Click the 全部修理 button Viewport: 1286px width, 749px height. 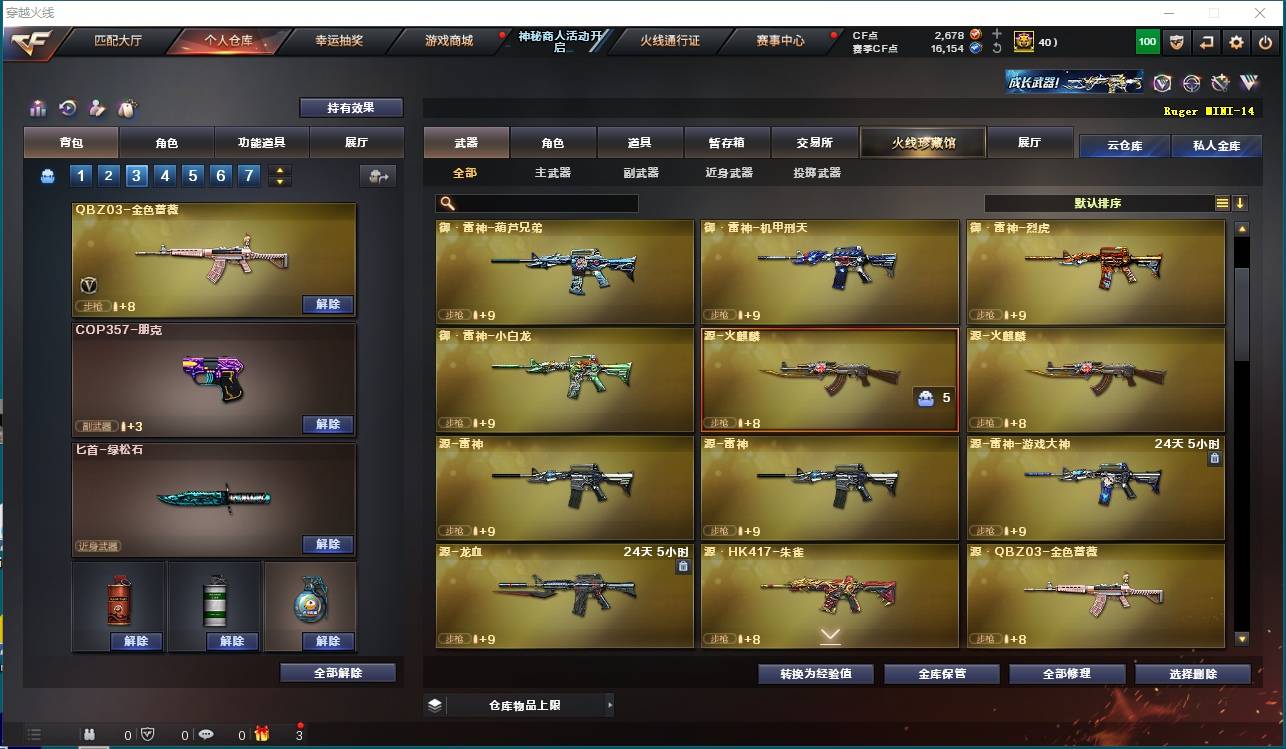click(1066, 674)
